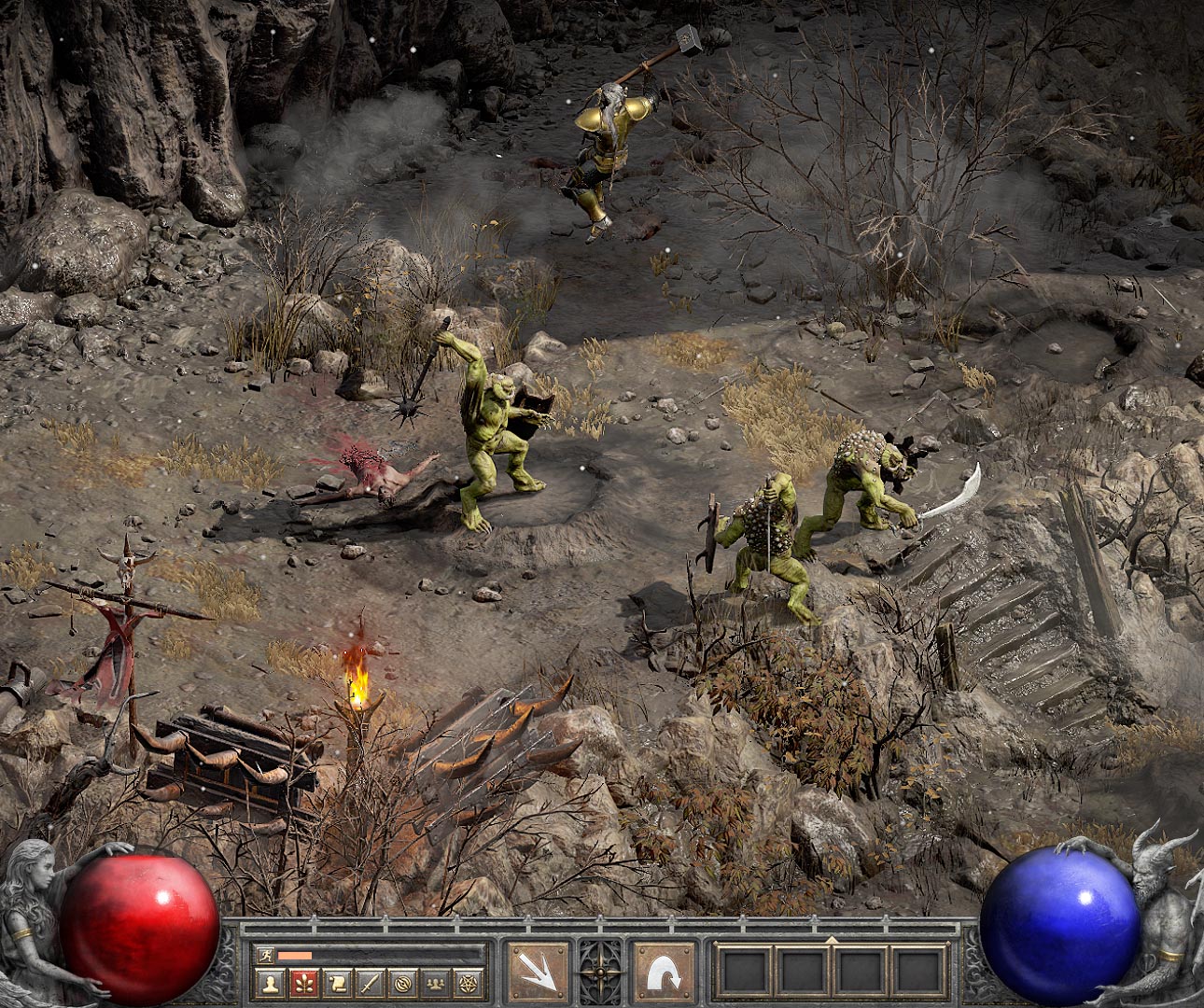Open the red skill tree icon
Viewport: 1204px width, 1008px height.
point(303,982)
